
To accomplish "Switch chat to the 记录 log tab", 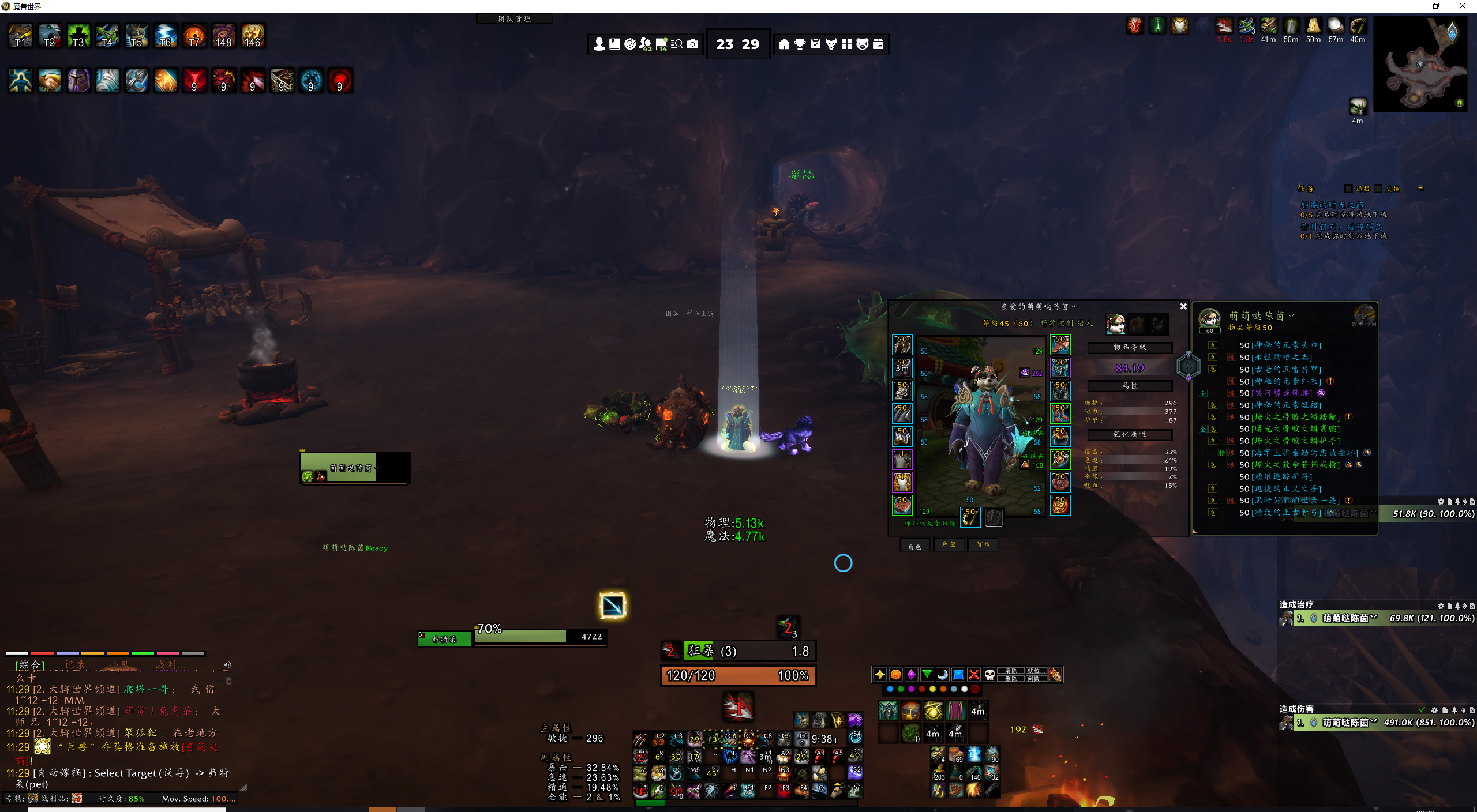I will [x=74, y=665].
